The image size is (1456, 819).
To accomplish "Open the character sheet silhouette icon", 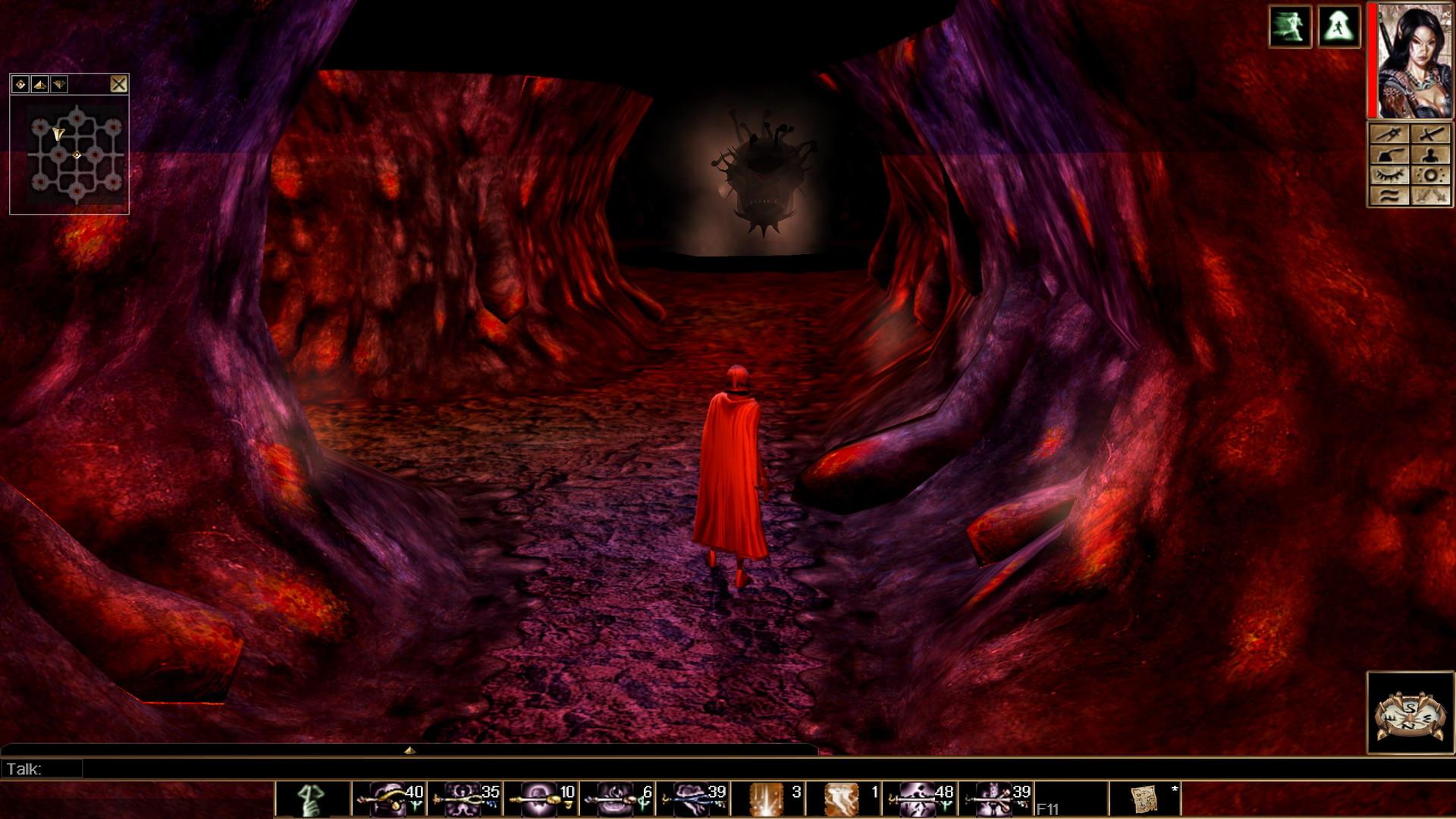I will coord(1430,155).
